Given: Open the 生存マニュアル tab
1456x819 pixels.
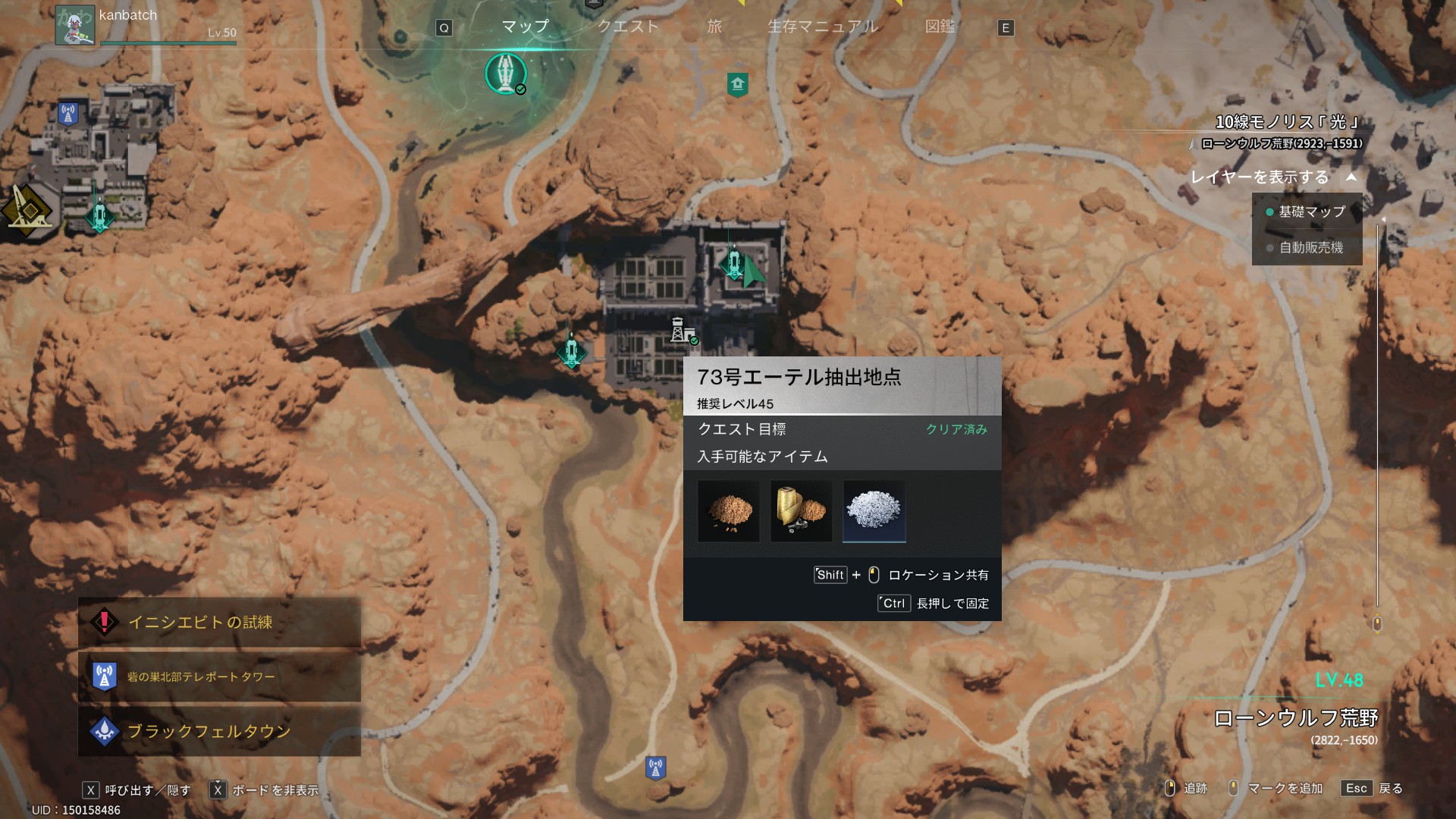Looking at the screenshot, I should click(823, 27).
